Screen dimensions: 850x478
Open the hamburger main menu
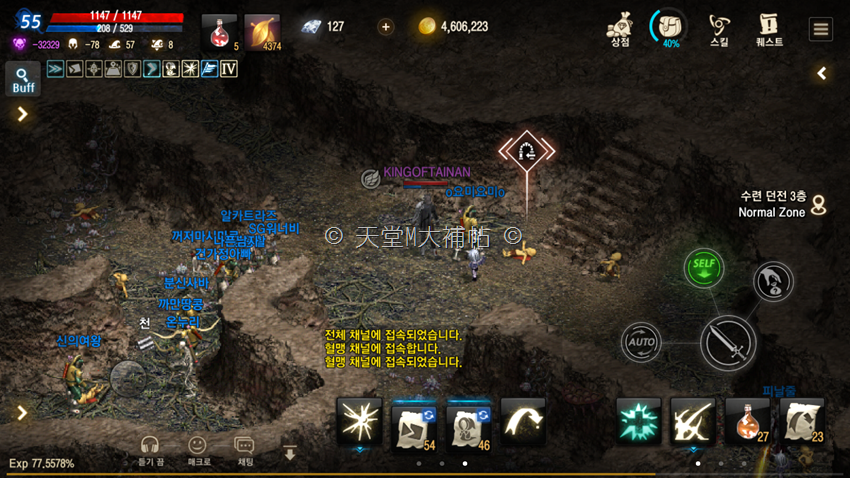(820, 29)
